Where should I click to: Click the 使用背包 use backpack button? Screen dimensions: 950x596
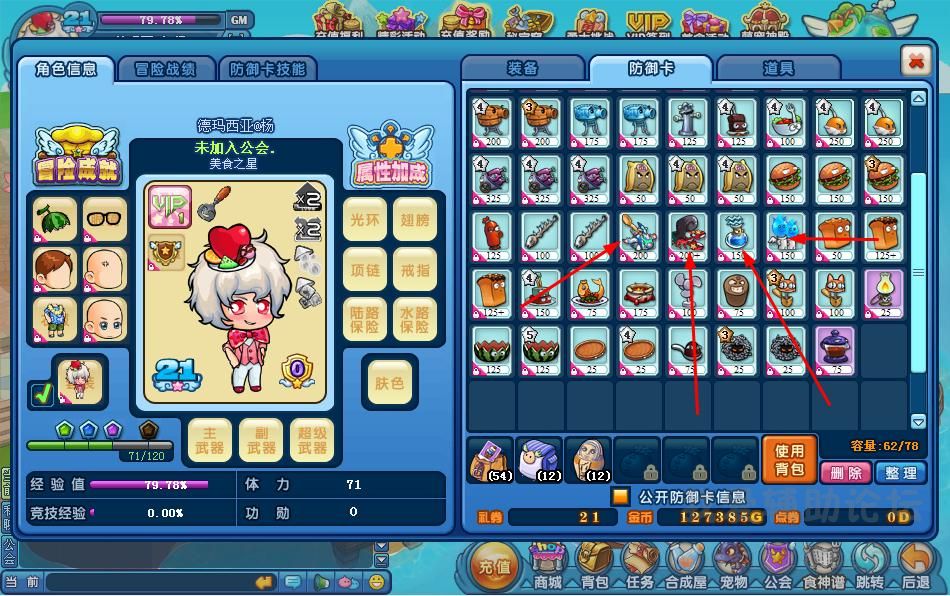click(x=789, y=460)
